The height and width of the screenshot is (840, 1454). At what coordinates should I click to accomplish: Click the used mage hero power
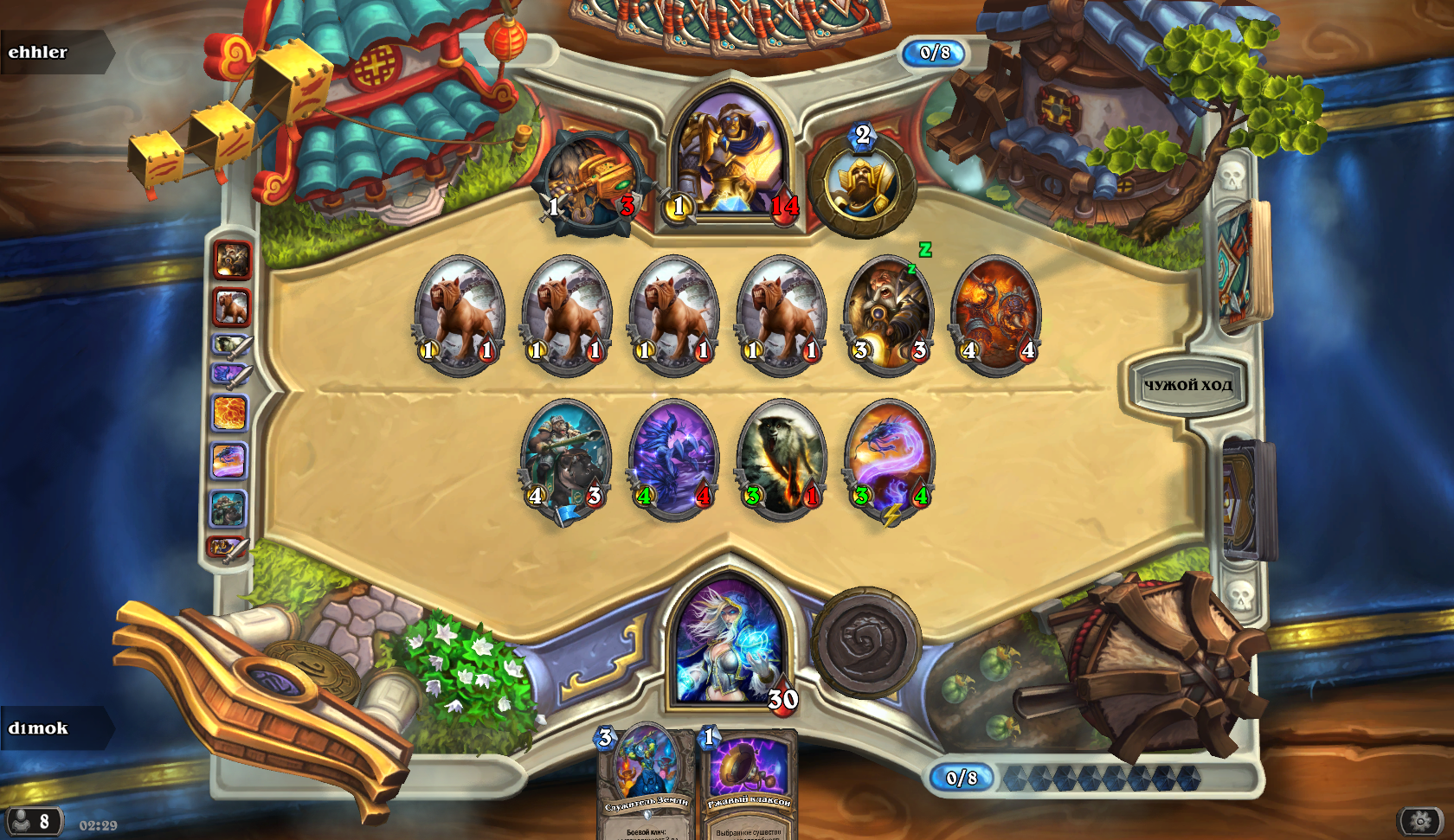pyautogui.click(x=865, y=643)
